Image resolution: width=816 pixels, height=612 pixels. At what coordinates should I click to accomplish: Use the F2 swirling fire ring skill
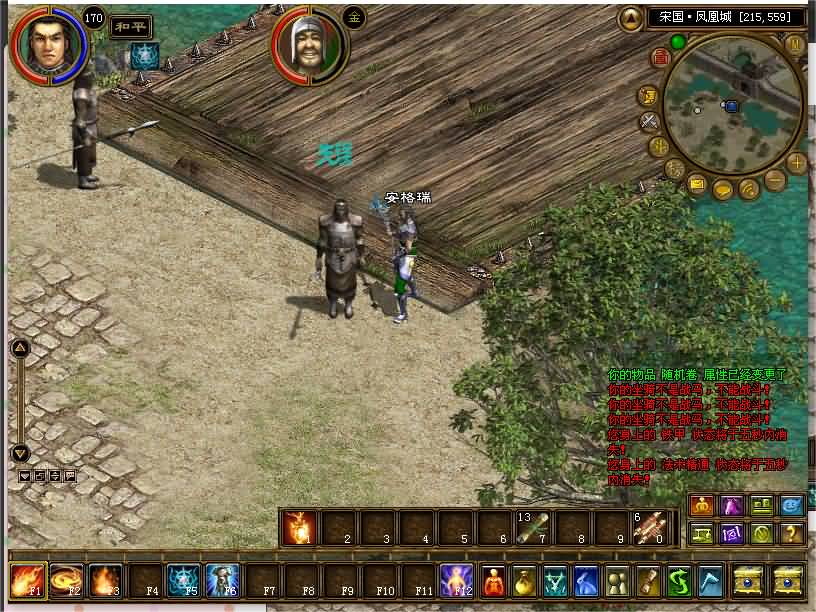66,581
